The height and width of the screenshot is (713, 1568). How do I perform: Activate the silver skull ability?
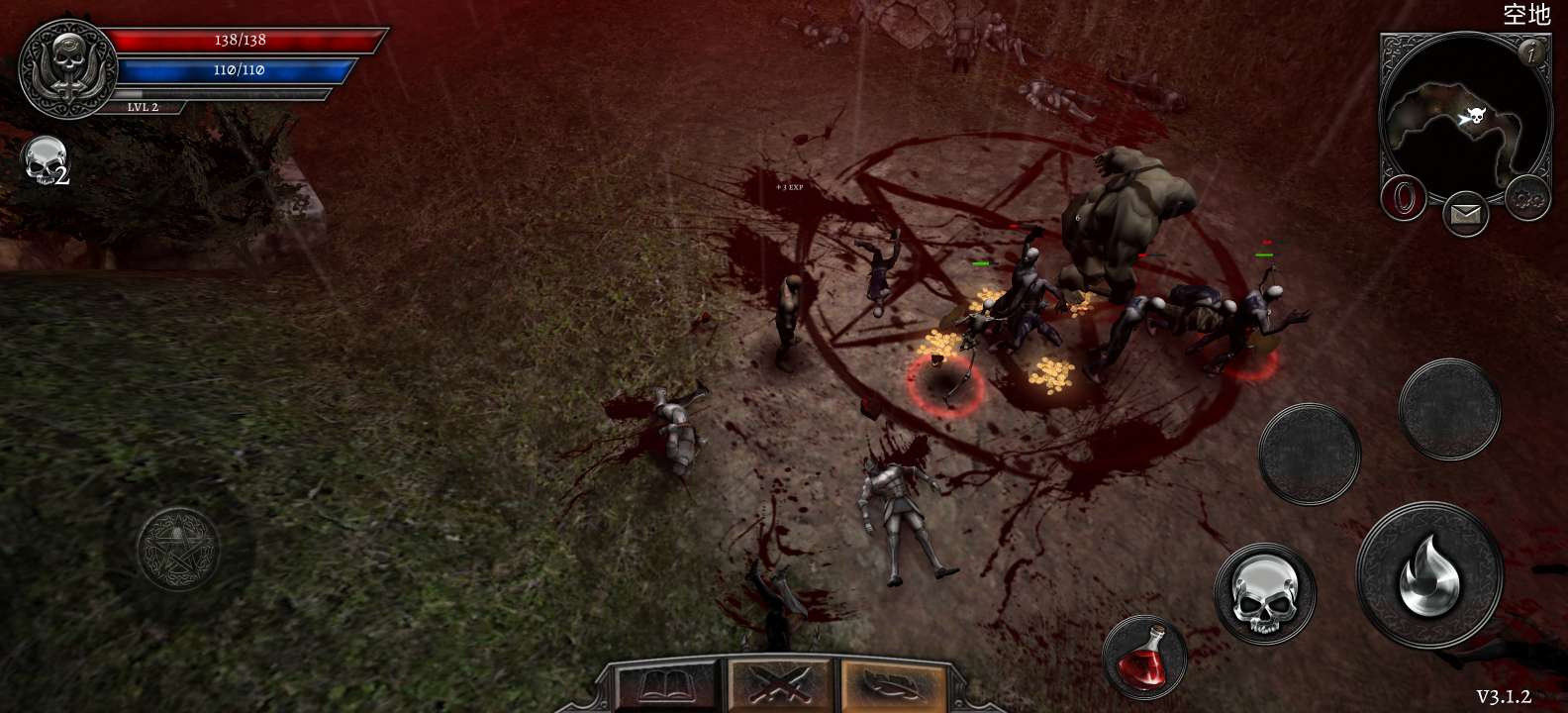pyautogui.click(x=1264, y=593)
